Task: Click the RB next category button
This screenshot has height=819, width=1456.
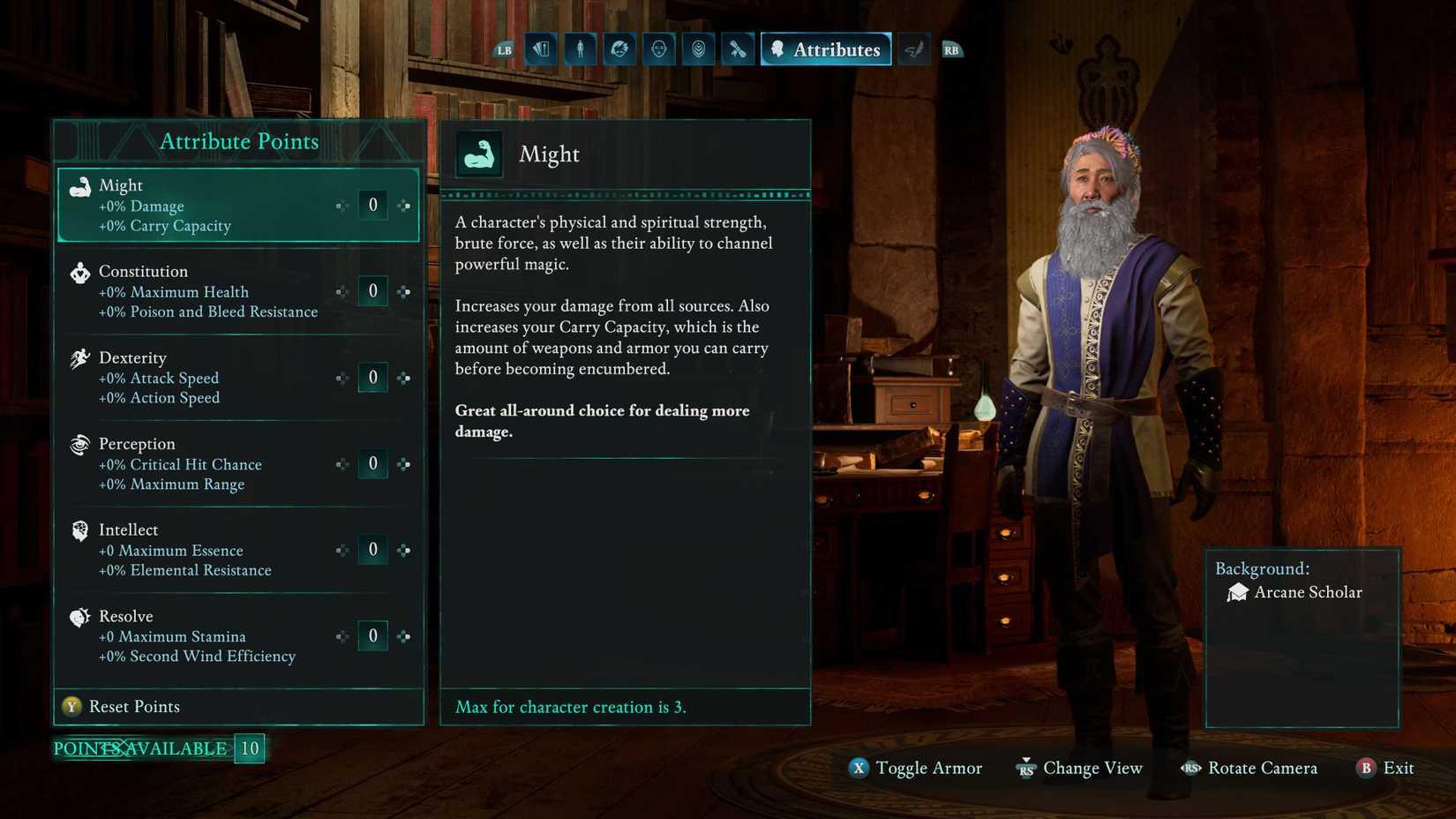Action: [x=951, y=49]
